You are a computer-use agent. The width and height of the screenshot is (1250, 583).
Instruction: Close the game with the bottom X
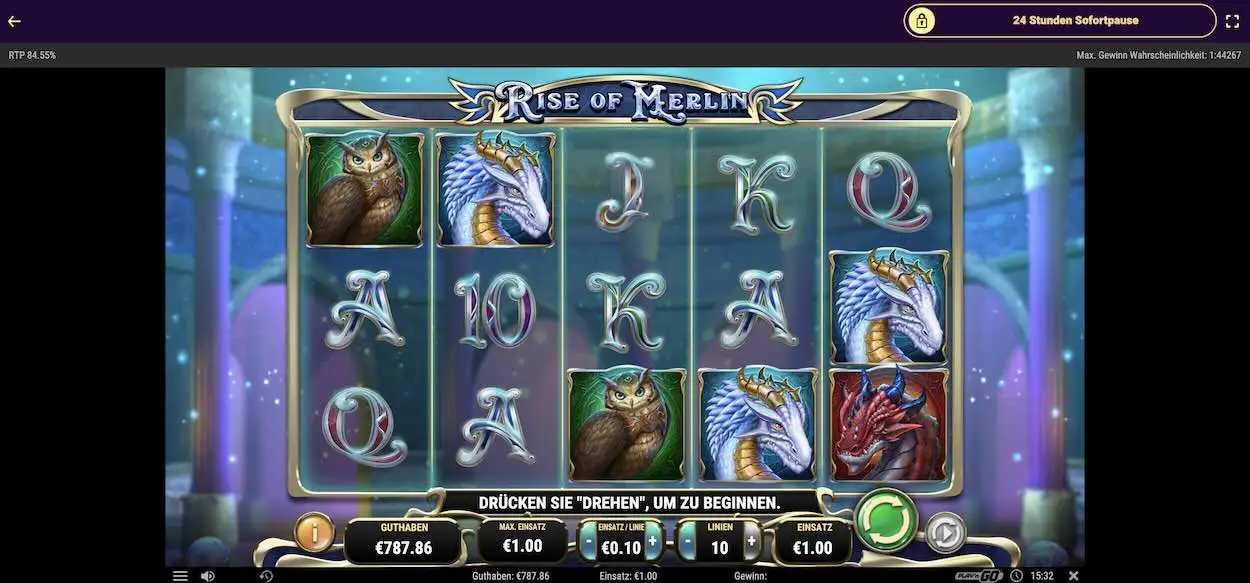click(x=1074, y=576)
